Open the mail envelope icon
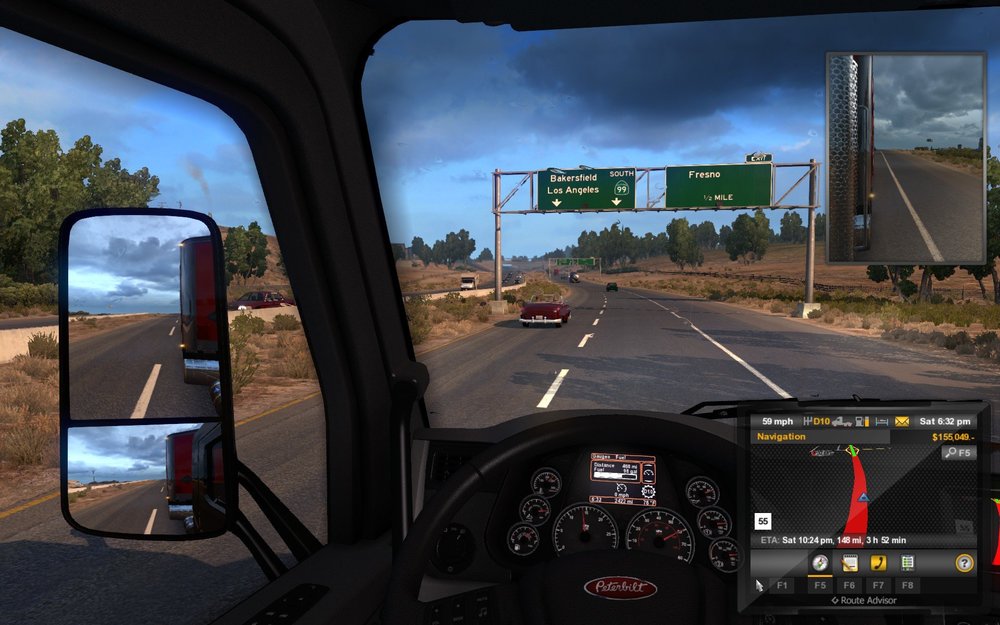The width and height of the screenshot is (1000, 625). (902, 421)
